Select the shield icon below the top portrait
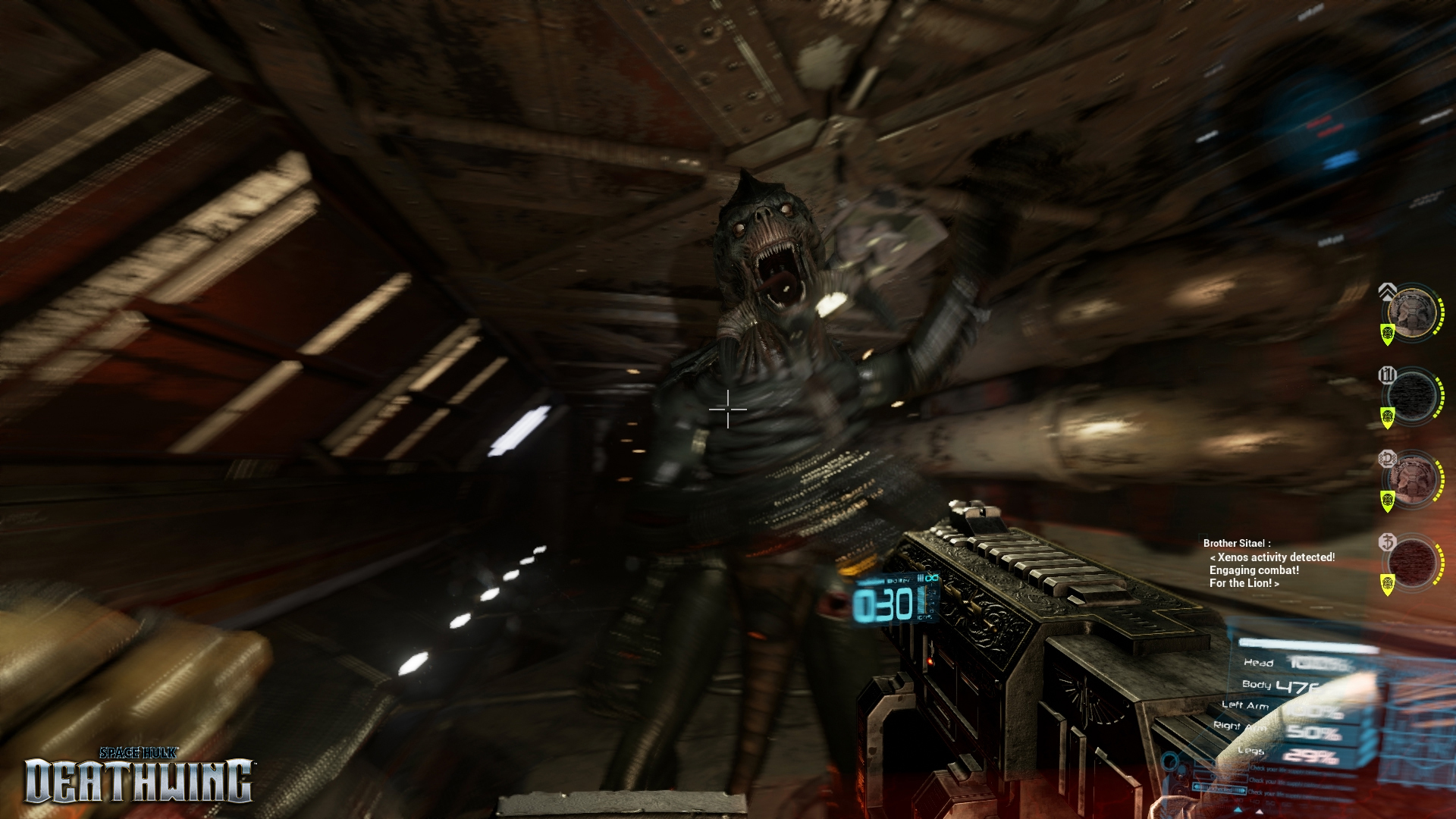Viewport: 1456px width, 819px height. tap(1386, 333)
